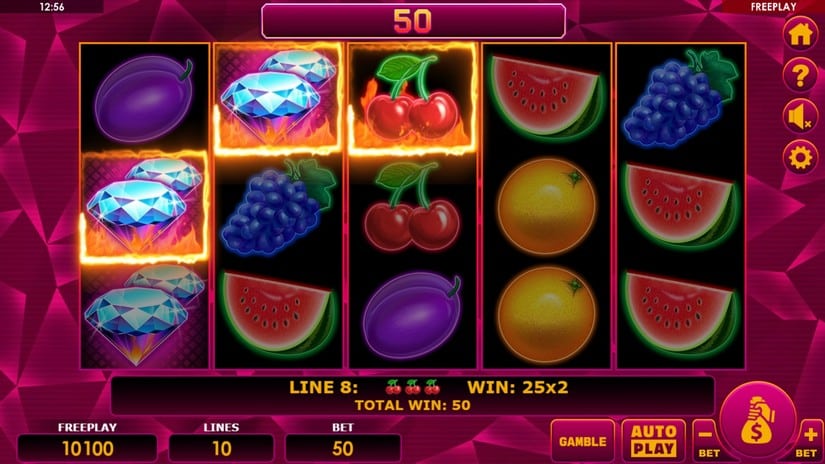Select the Lines value box
This screenshot has width=825, height=464.
pos(221,447)
